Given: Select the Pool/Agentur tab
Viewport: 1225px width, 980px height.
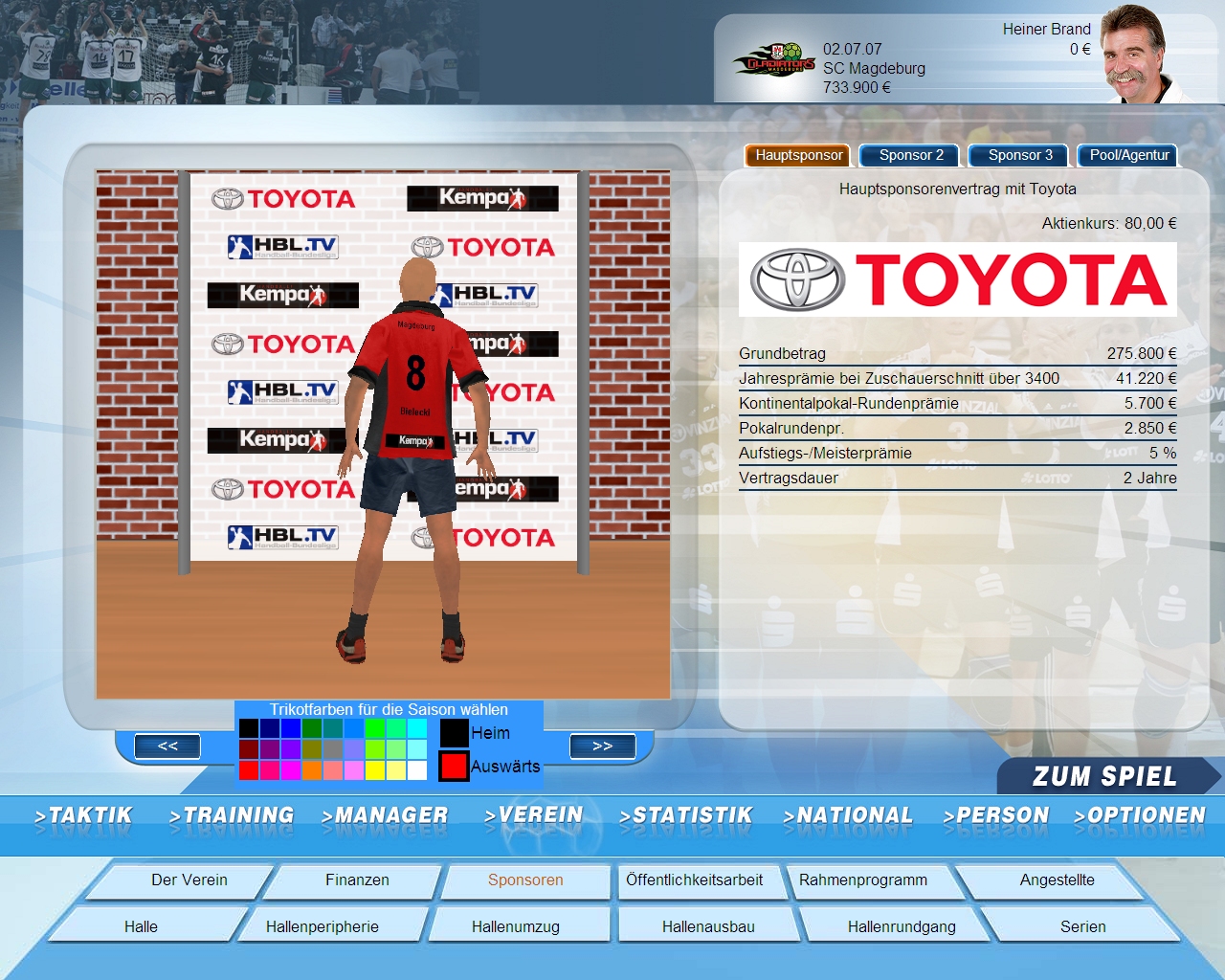Looking at the screenshot, I should [x=1128, y=155].
